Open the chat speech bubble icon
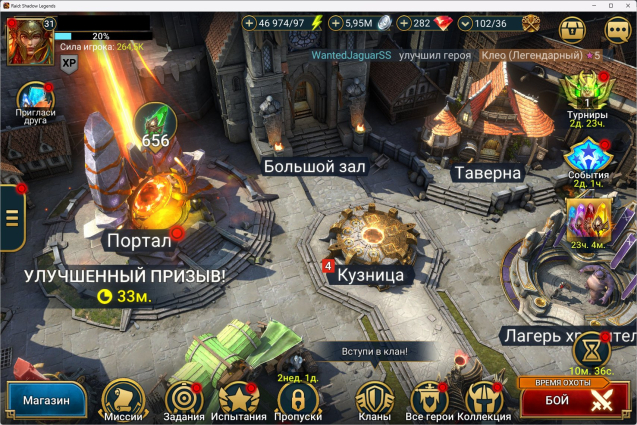The width and height of the screenshot is (637, 425). 616,28
